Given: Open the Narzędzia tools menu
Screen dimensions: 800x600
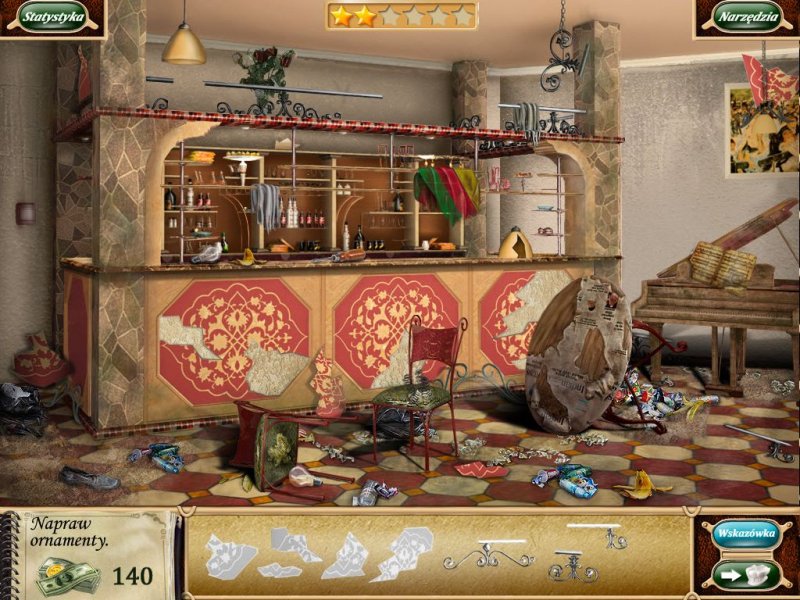Looking at the screenshot, I should tap(746, 17).
